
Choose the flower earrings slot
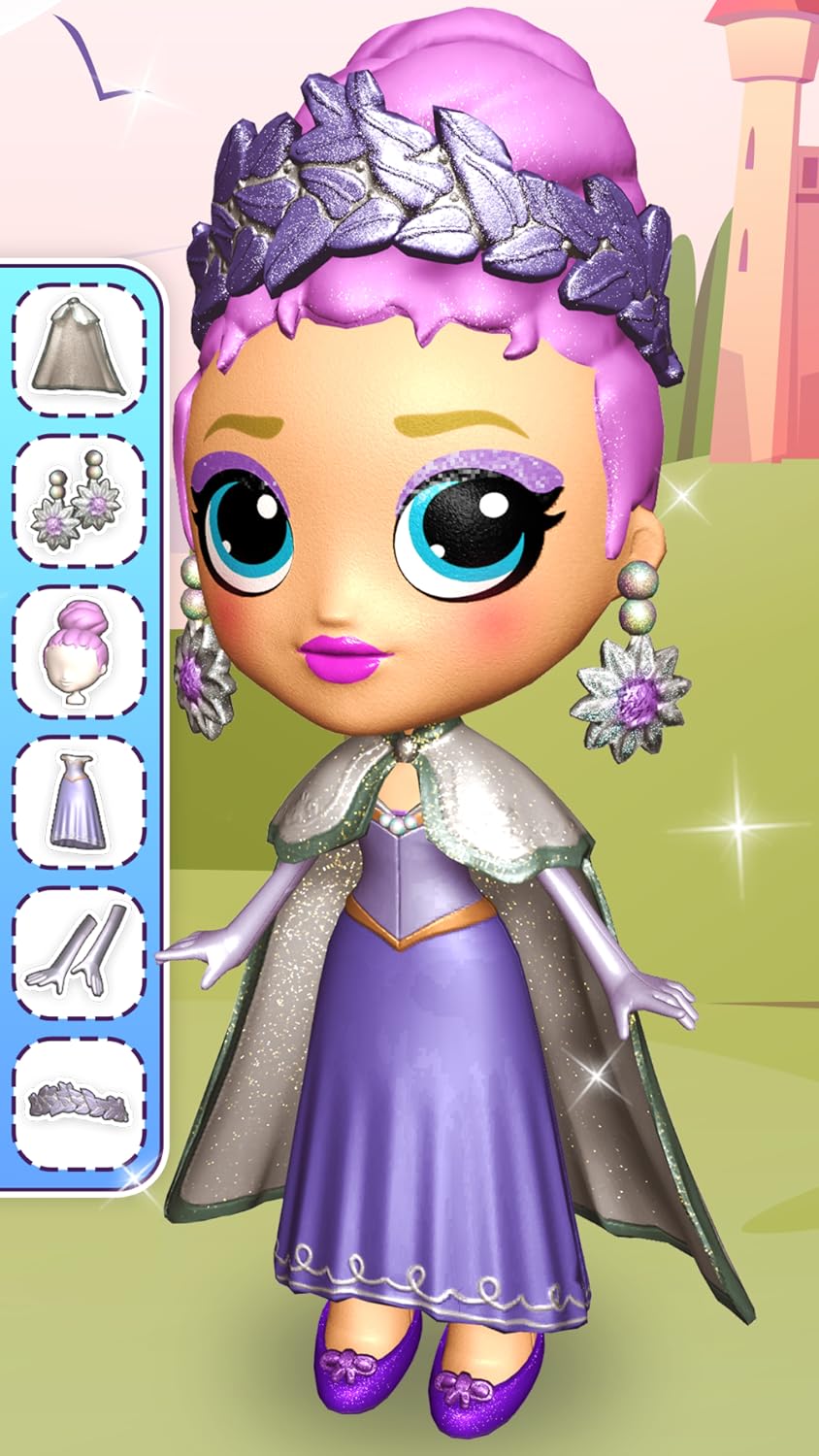click(x=79, y=500)
